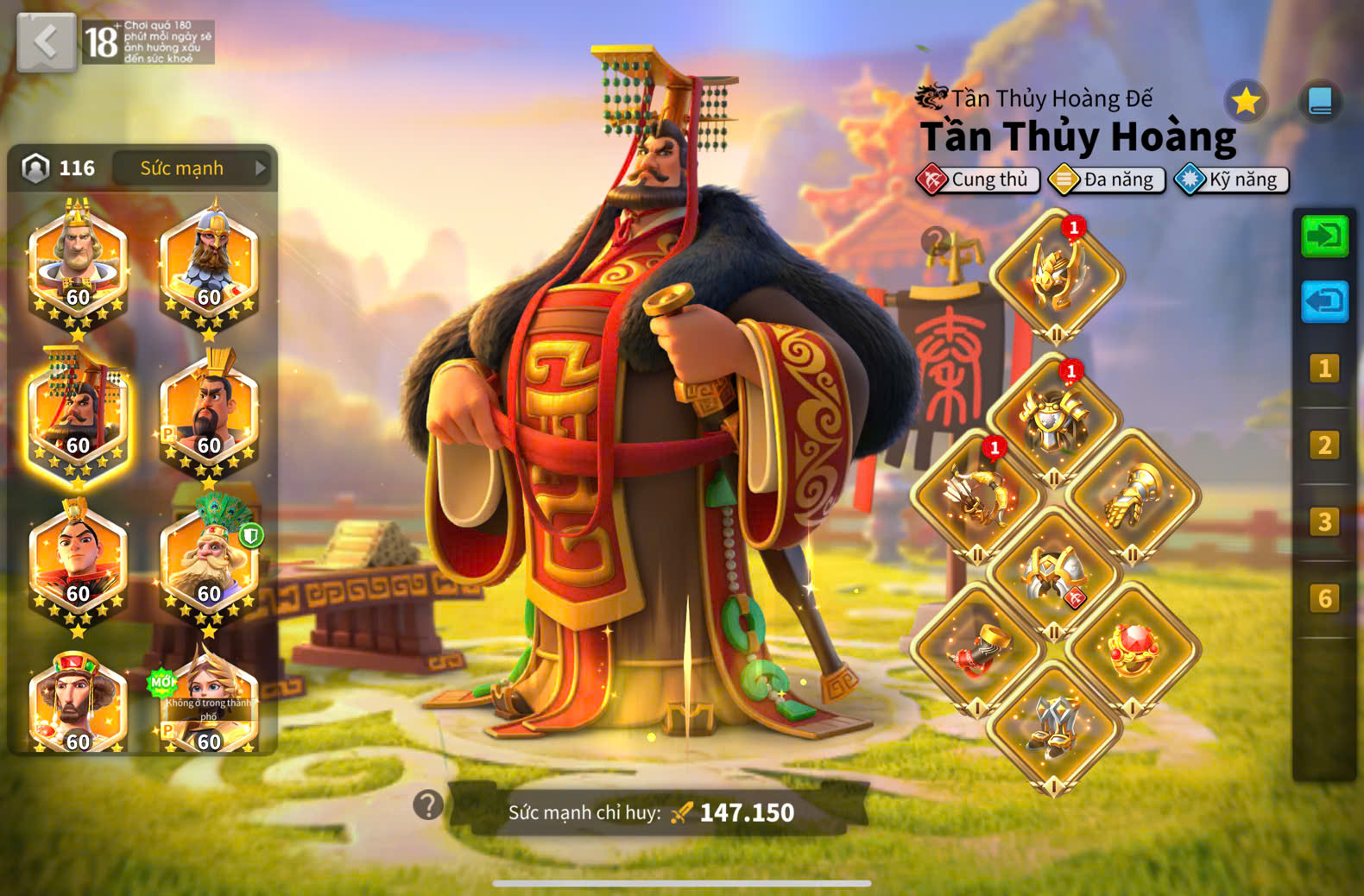Open the red gem ring accessory slot
1364x896 pixels.
(1132, 649)
